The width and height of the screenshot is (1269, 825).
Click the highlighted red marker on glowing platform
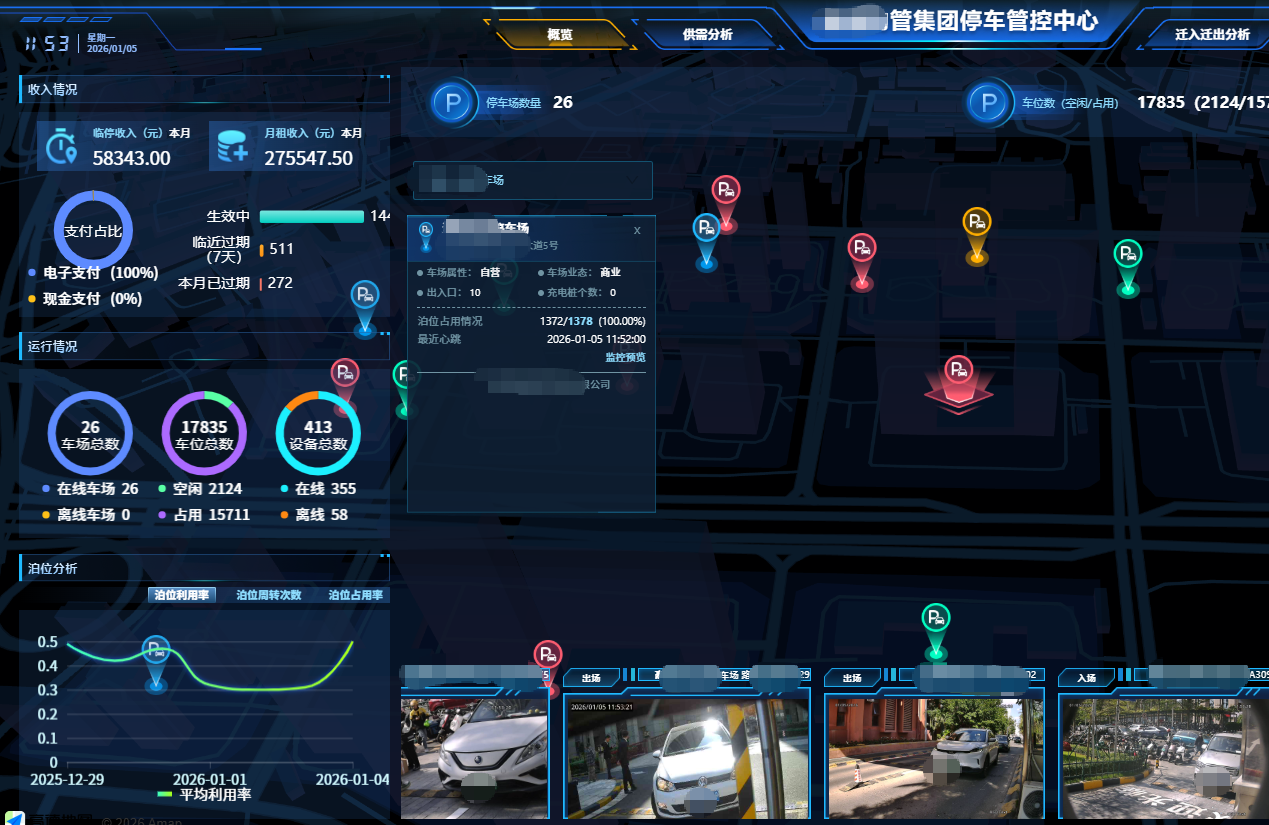coord(958,370)
